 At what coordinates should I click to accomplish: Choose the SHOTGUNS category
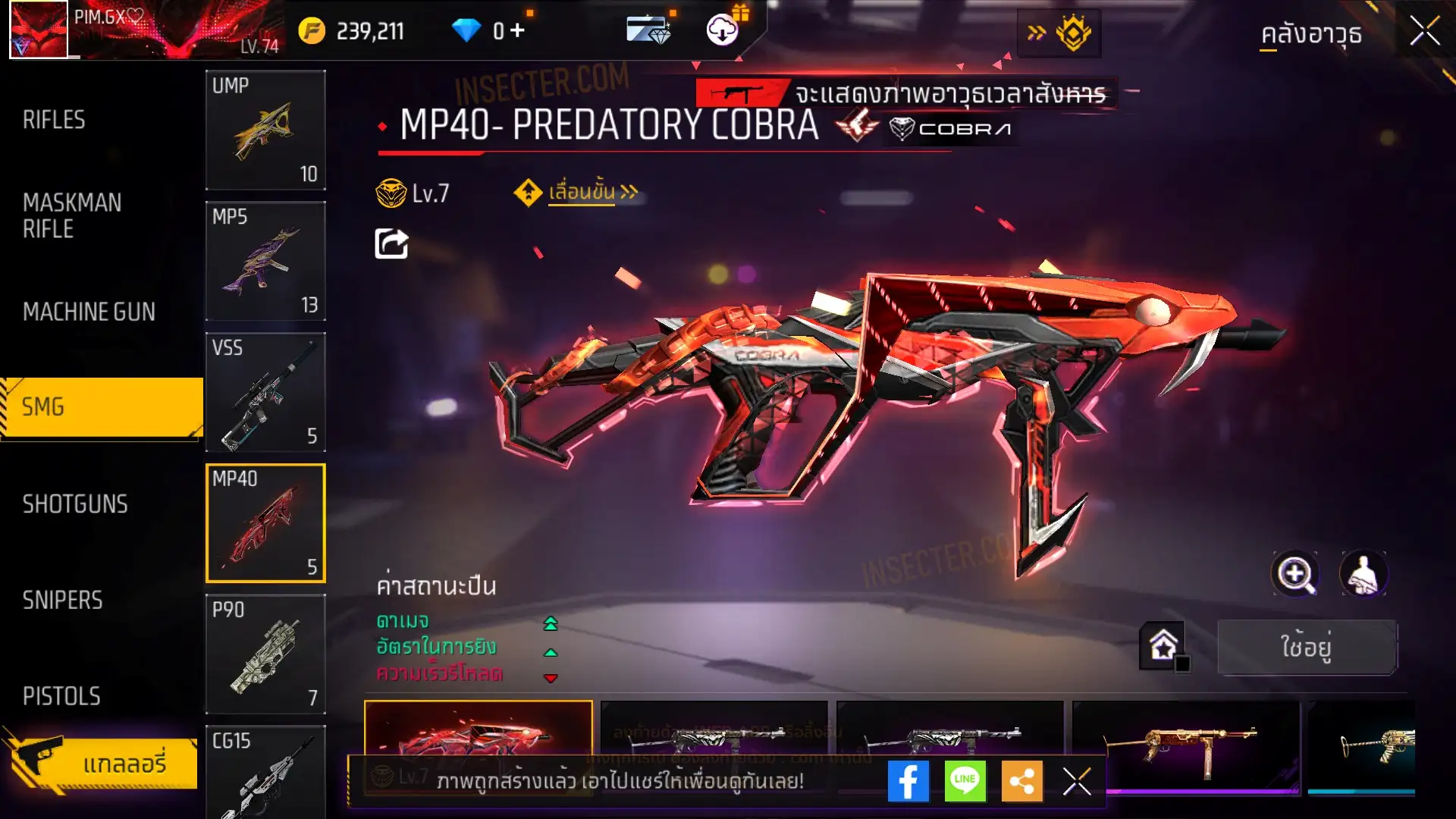(75, 504)
